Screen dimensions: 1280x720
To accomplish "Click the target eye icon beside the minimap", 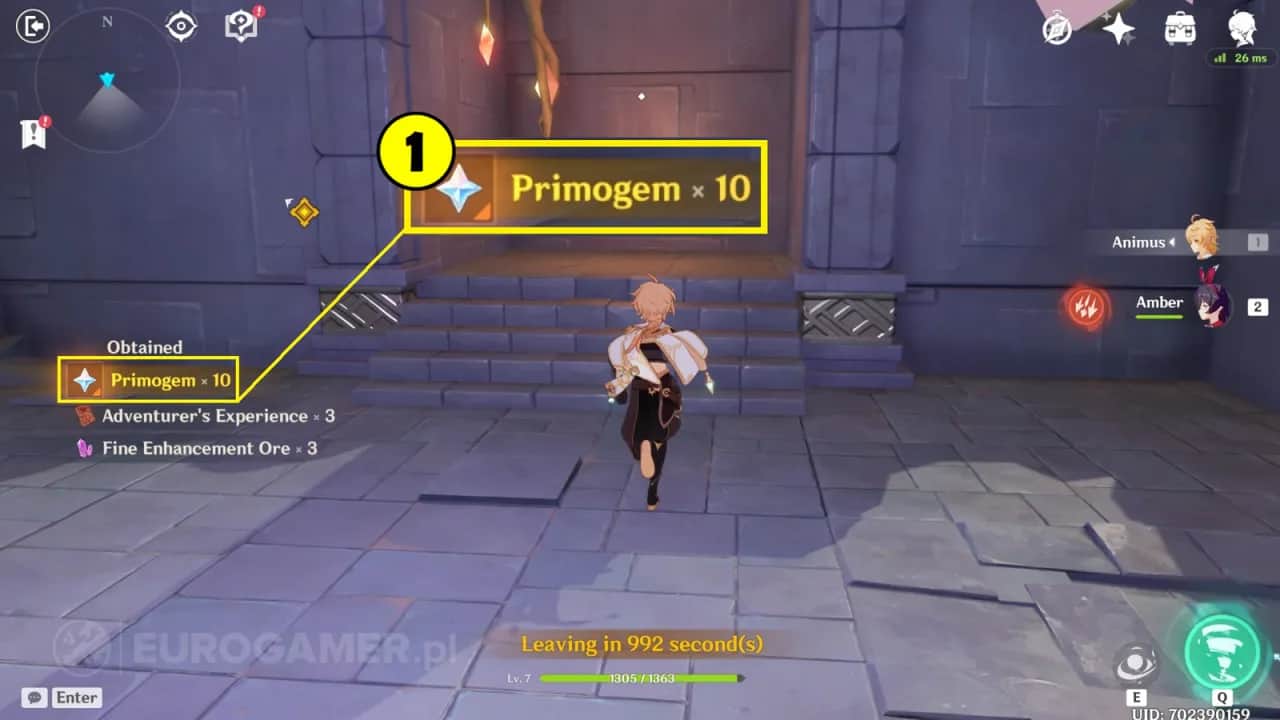I will pyautogui.click(x=180, y=25).
